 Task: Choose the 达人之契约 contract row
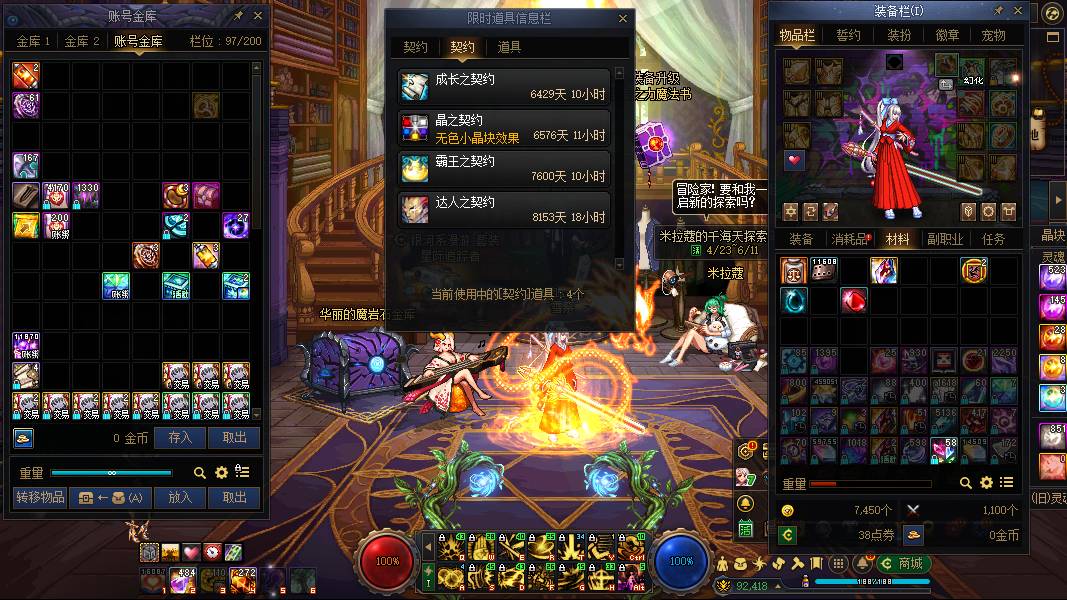tap(505, 209)
